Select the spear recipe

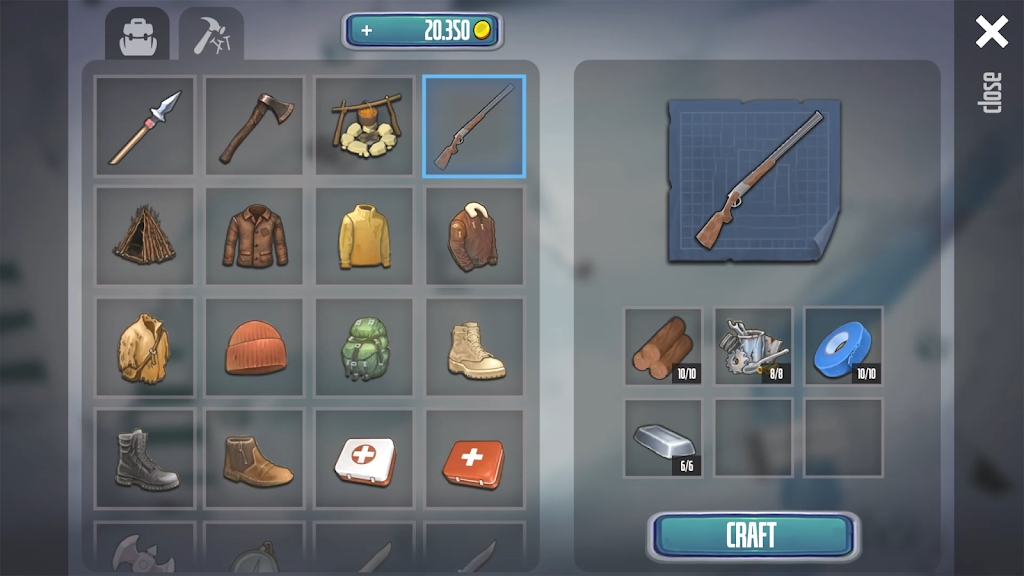[x=145, y=126]
